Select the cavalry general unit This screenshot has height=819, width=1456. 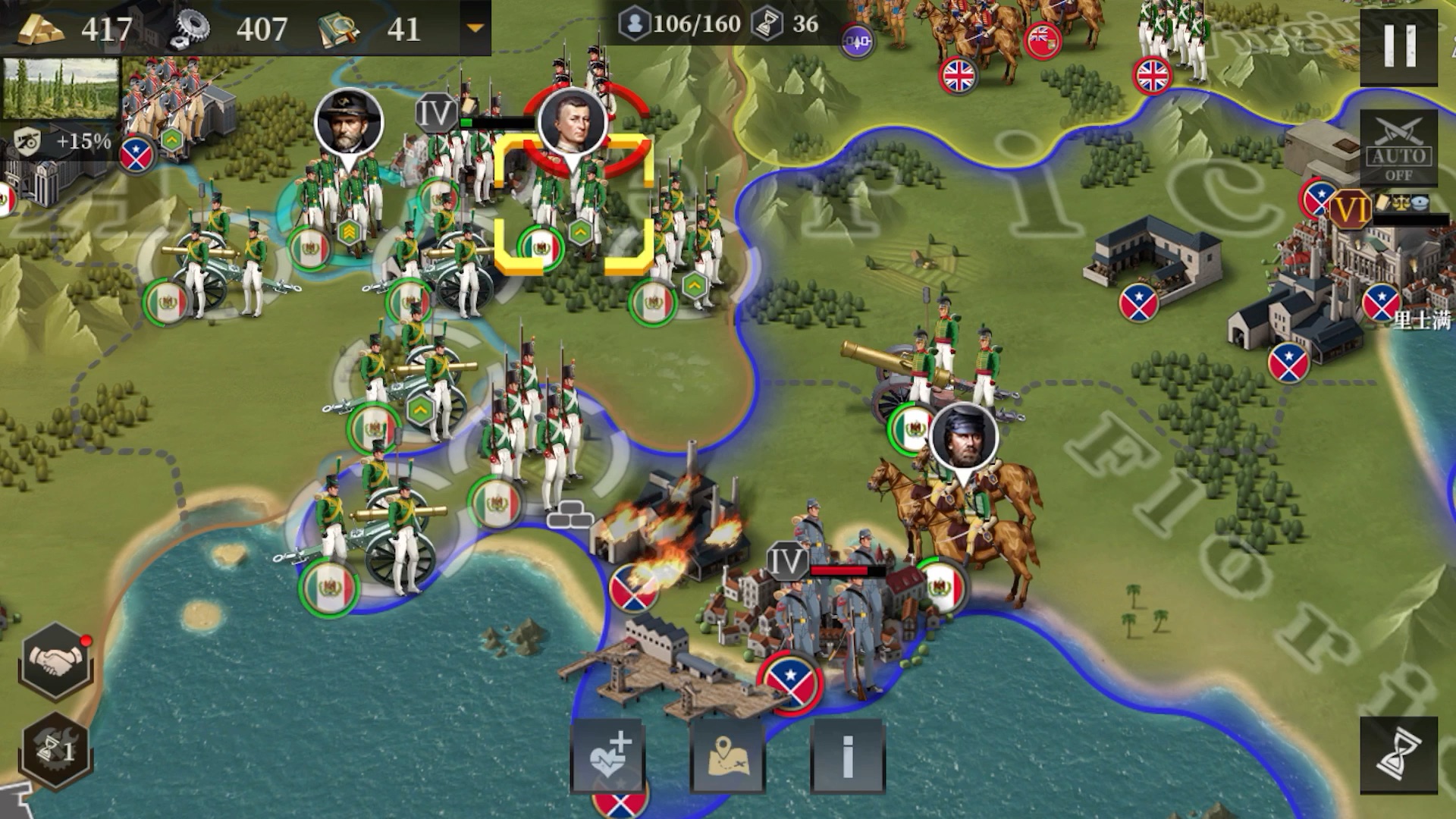point(963,500)
